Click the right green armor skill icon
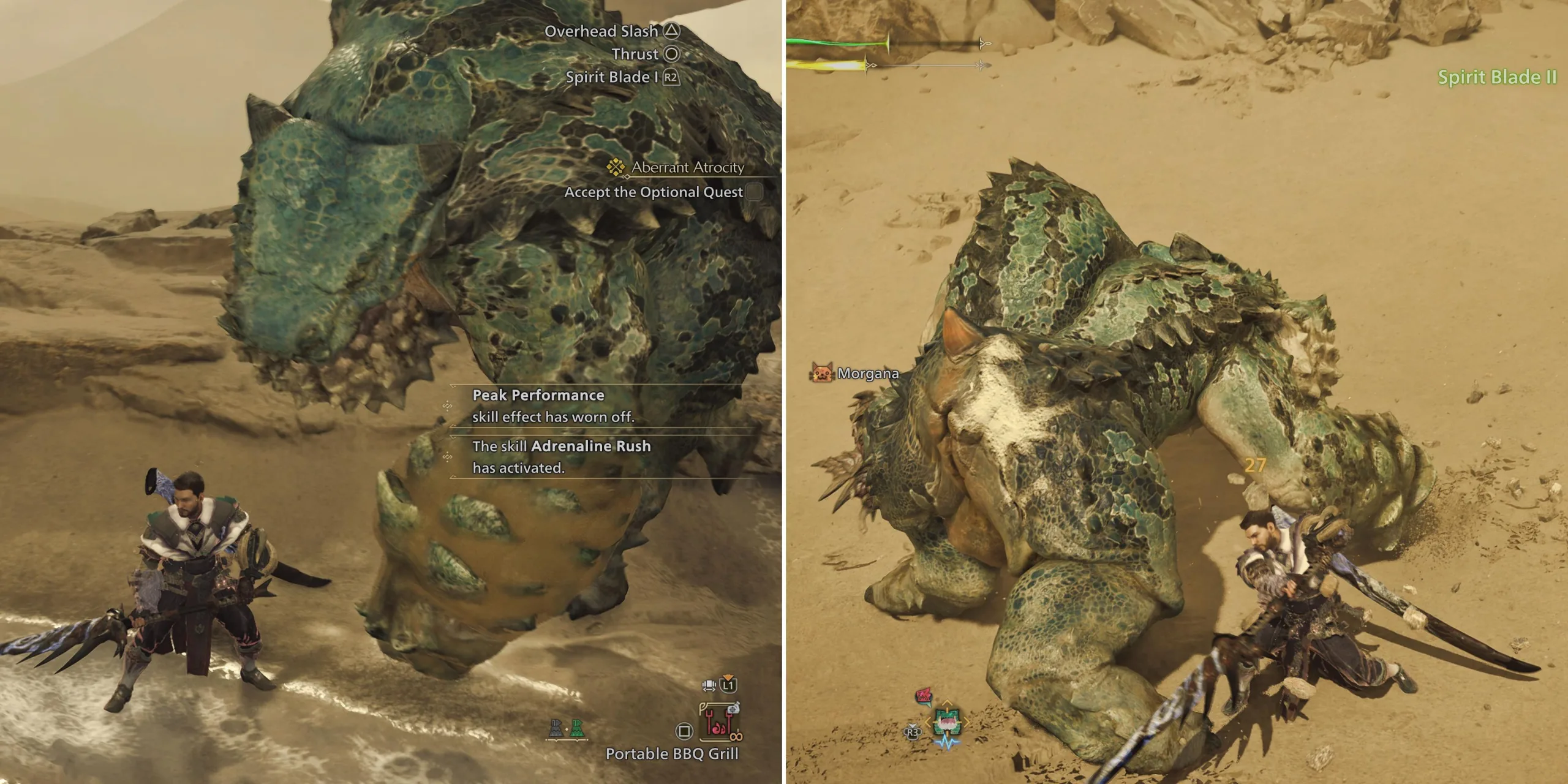Screen dimensions: 1568x784 tap(578, 728)
